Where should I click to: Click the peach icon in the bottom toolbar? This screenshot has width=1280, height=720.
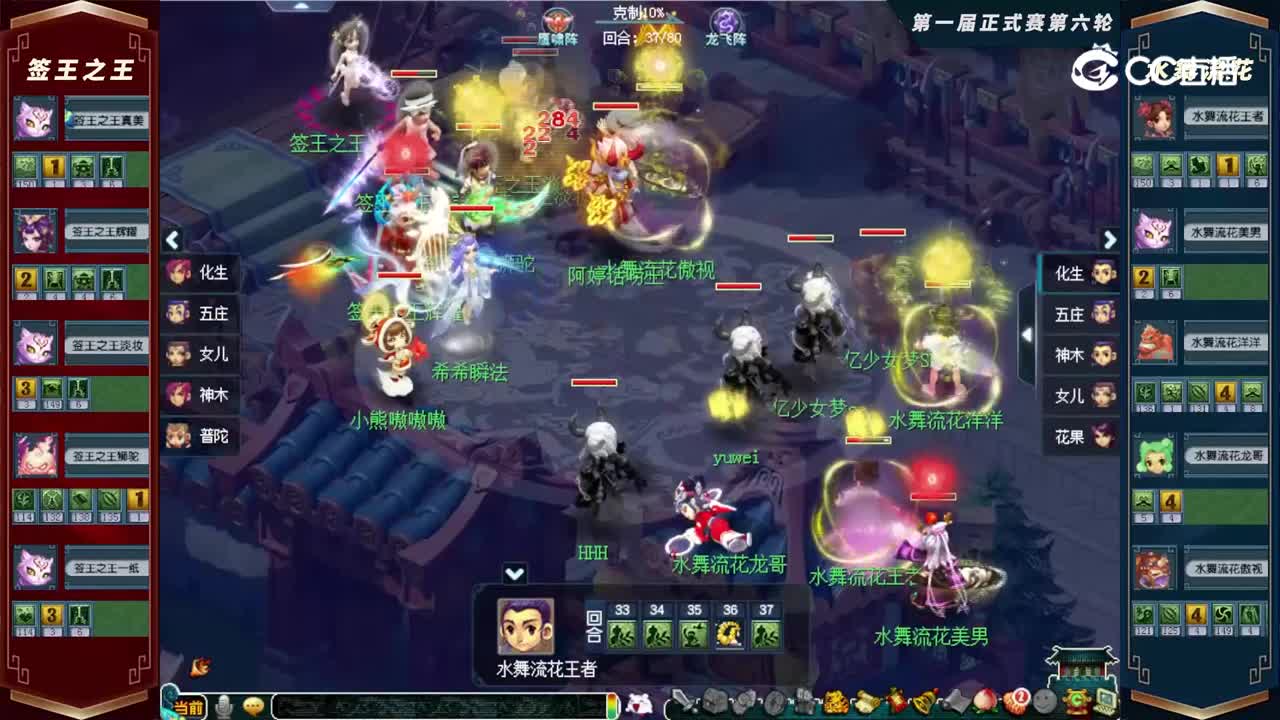982,702
